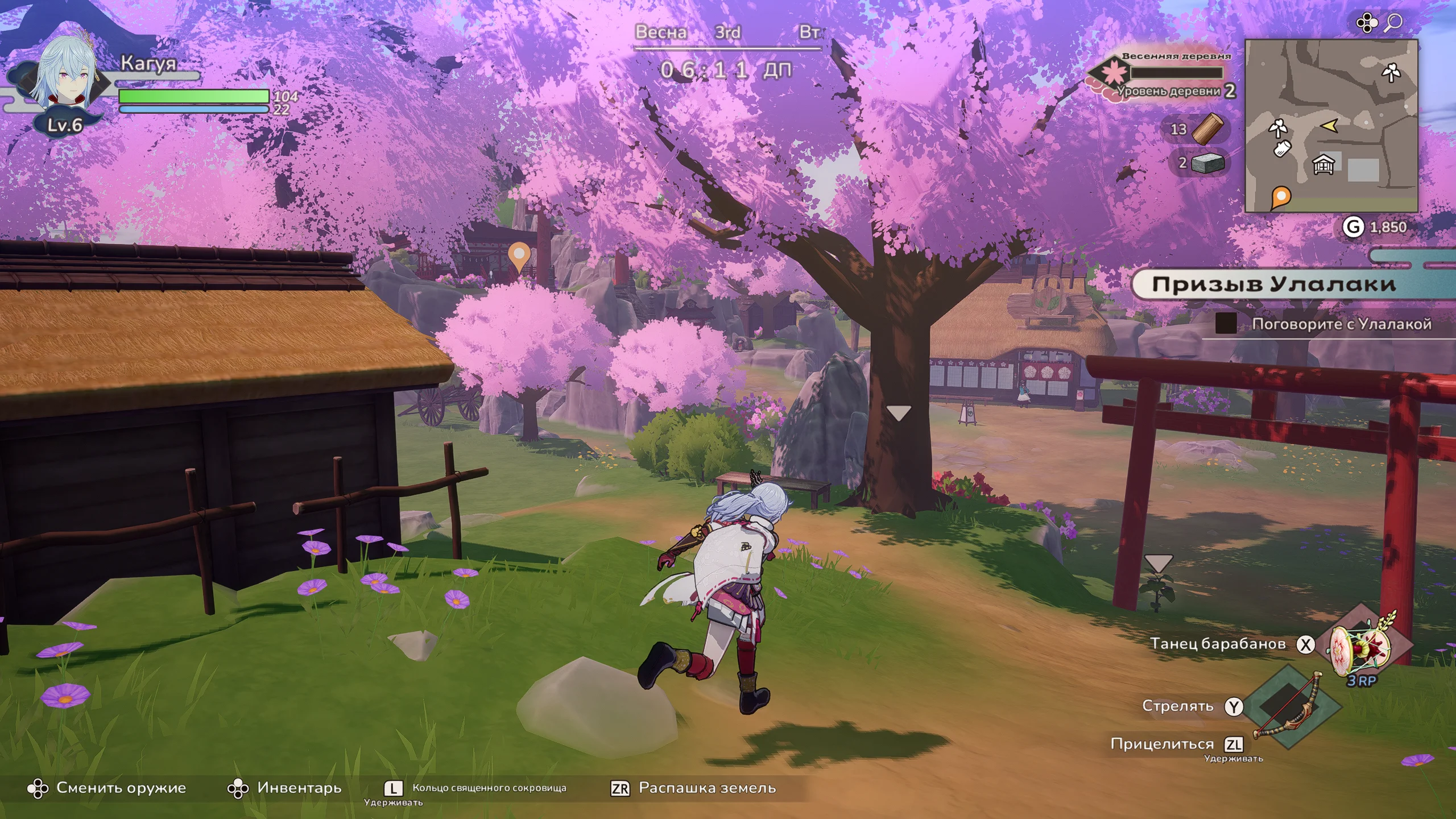Click the gold G currency icon
The width and height of the screenshot is (1456, 819).
(x=1353, y=227)
